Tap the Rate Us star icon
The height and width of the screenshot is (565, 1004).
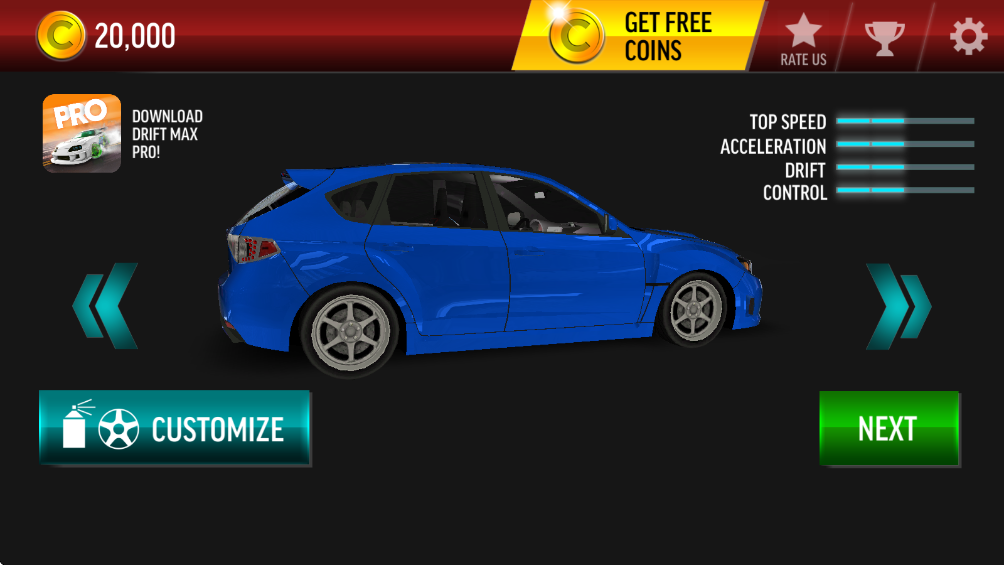[x=803, y=38]
